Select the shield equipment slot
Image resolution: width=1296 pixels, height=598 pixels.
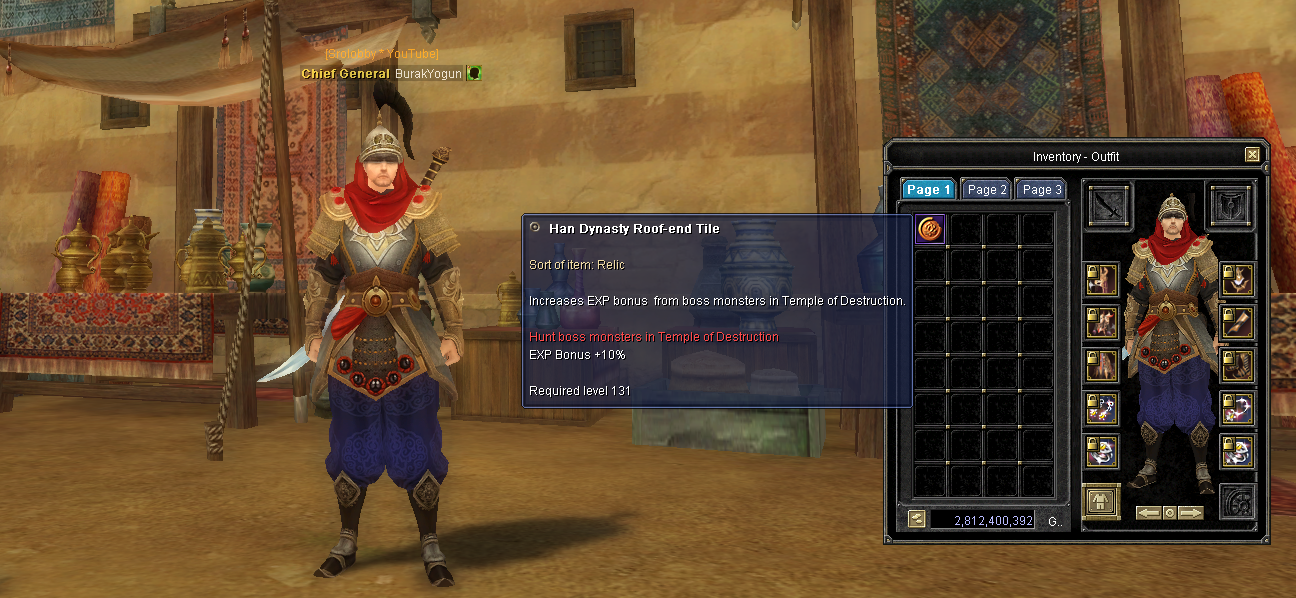pos(1231,206)
